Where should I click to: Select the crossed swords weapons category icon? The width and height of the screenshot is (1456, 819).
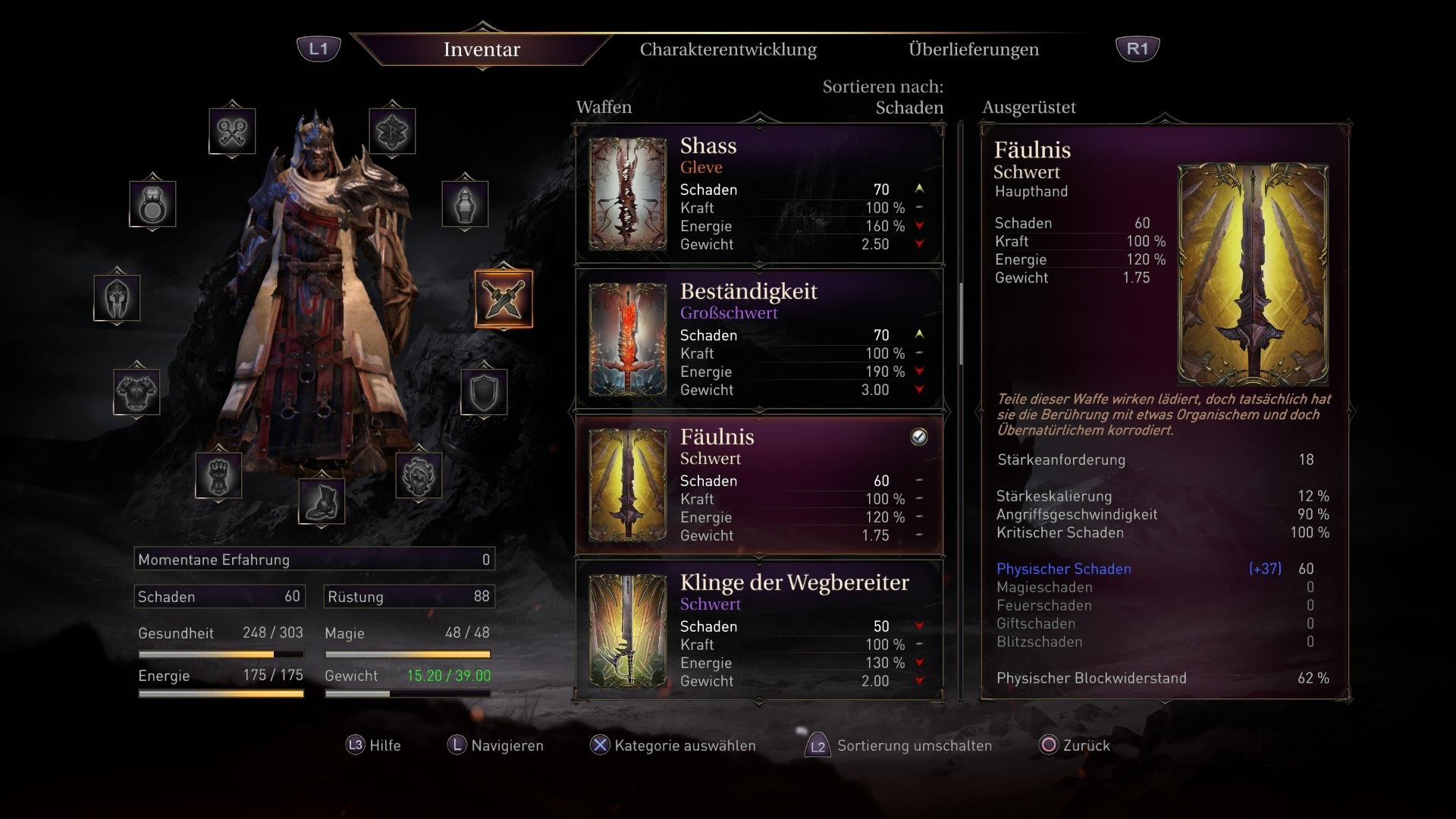click(x=504, y=300)
